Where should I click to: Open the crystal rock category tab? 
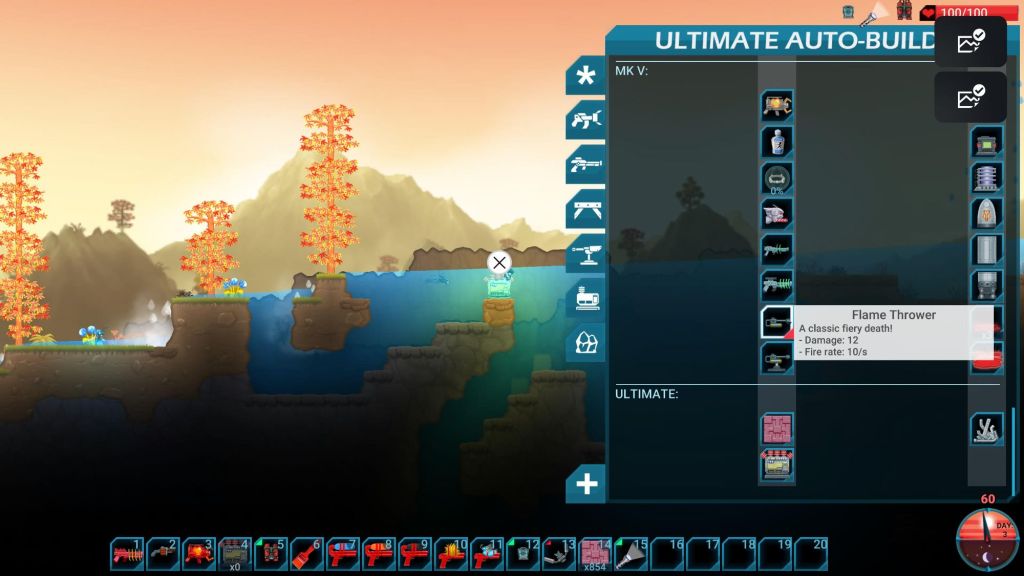pos(586,343)
